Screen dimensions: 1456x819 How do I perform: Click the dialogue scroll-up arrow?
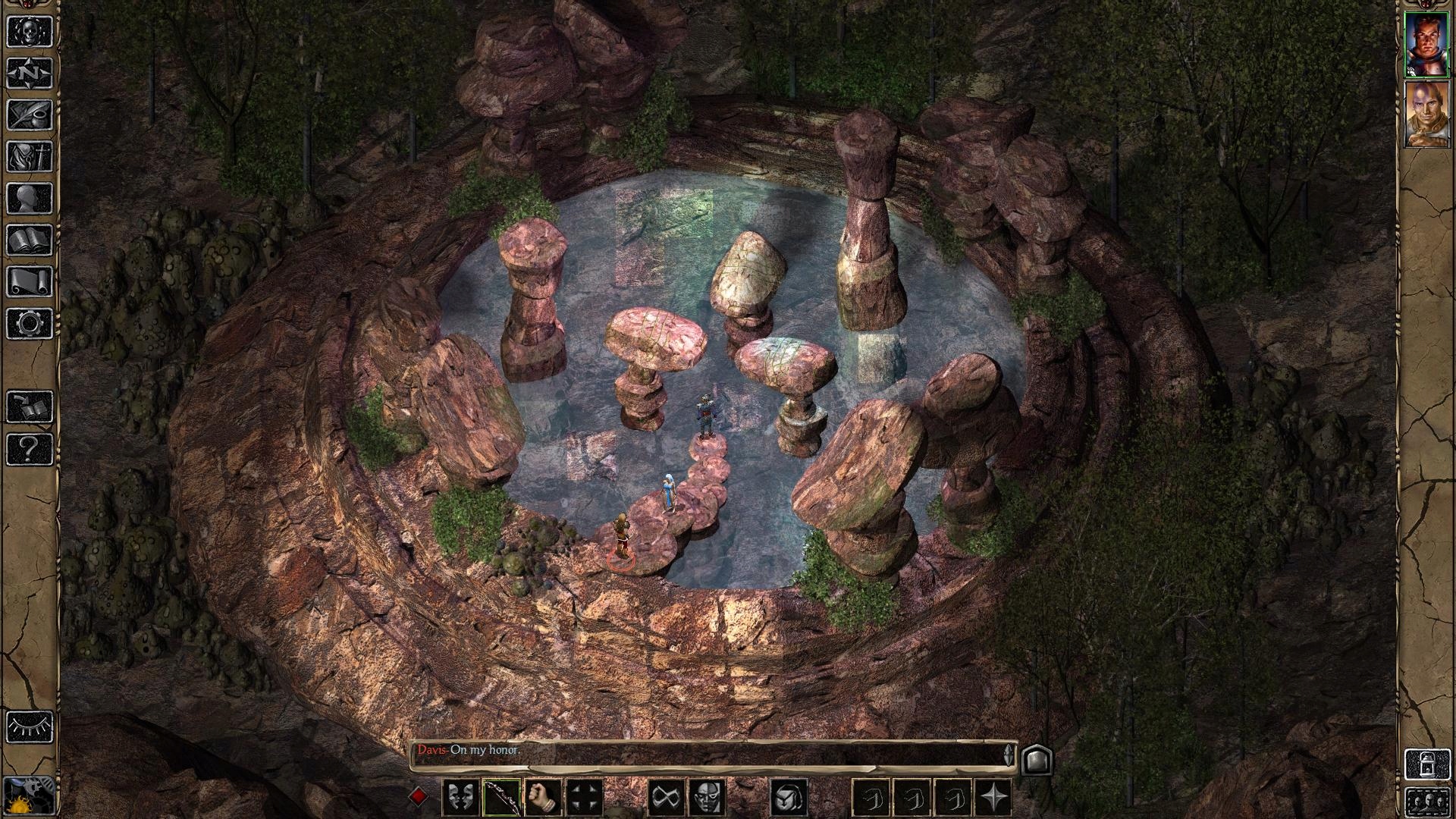[x=1009, y=745]
